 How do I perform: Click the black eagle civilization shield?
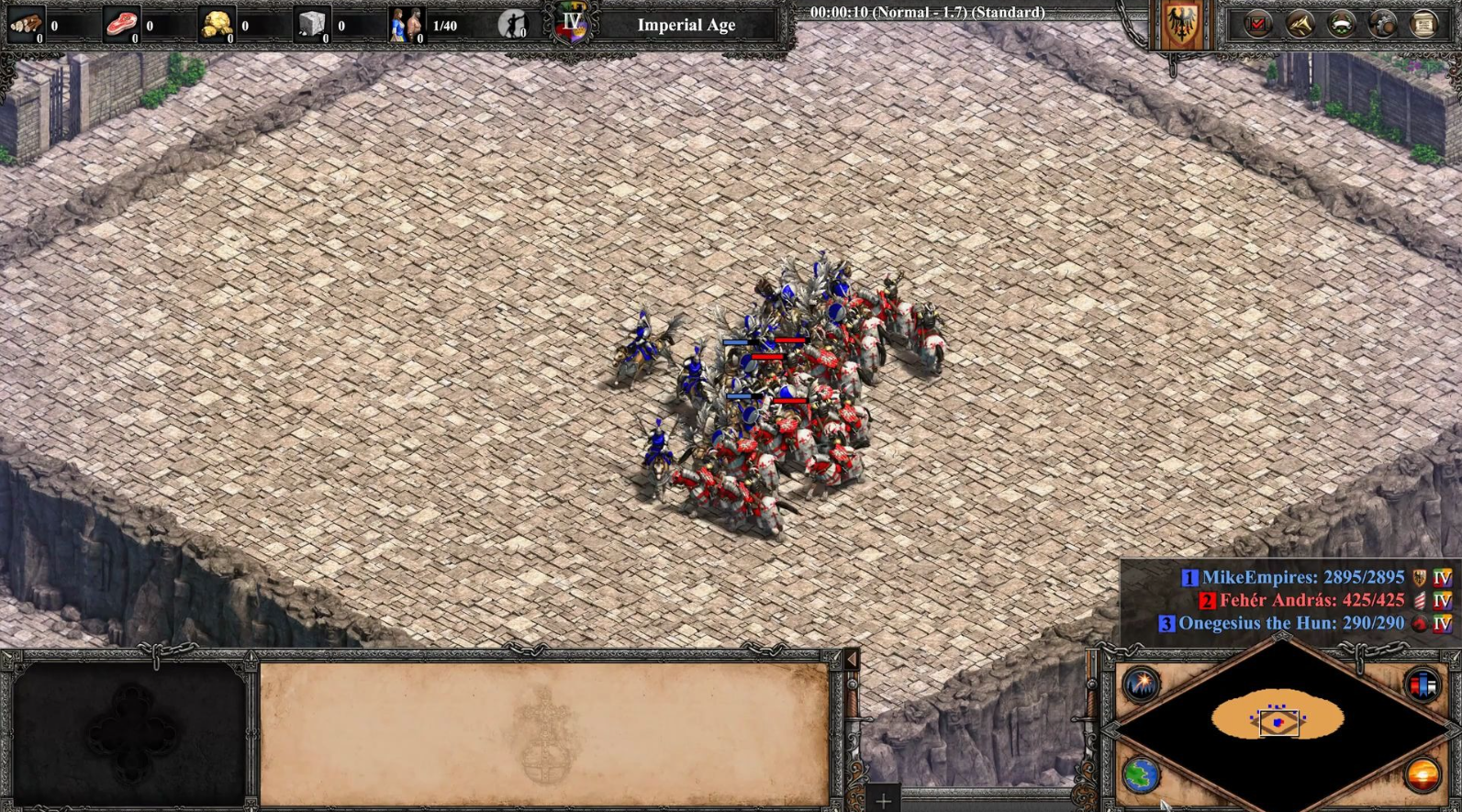click(x=1181, y=24)
